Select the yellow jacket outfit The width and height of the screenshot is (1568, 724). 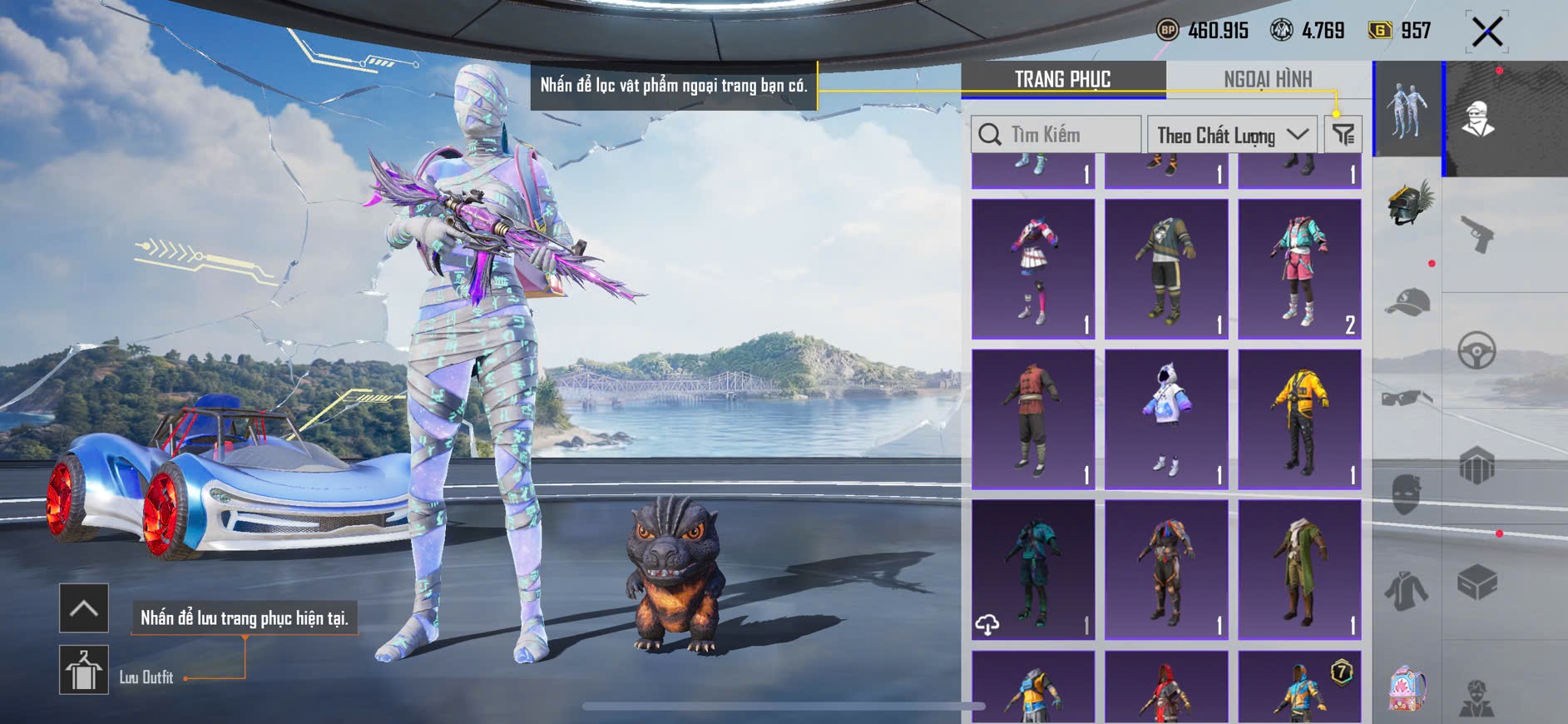tap(1299, 419)
